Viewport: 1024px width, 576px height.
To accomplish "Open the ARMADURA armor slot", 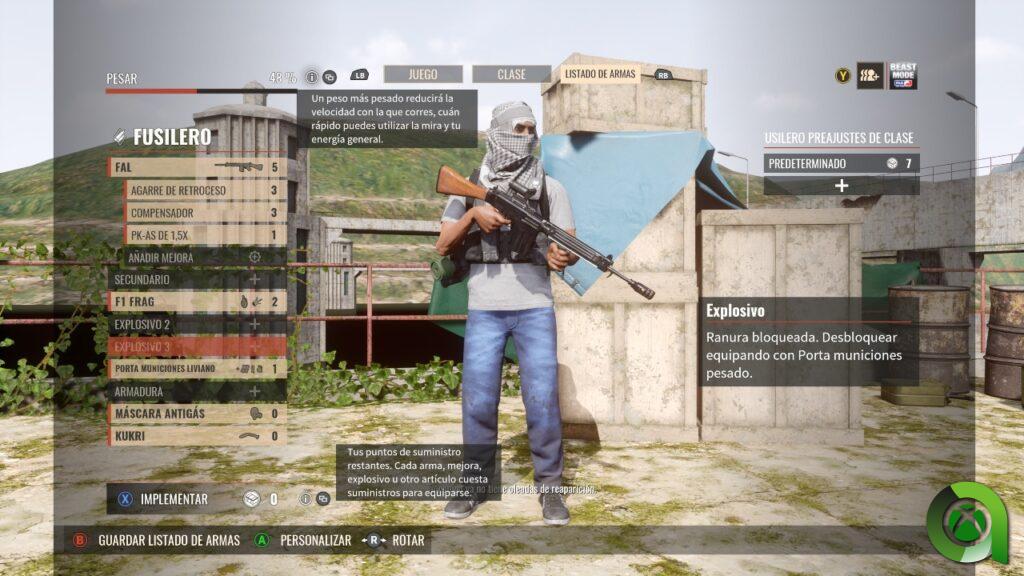I will coord(197,391).
